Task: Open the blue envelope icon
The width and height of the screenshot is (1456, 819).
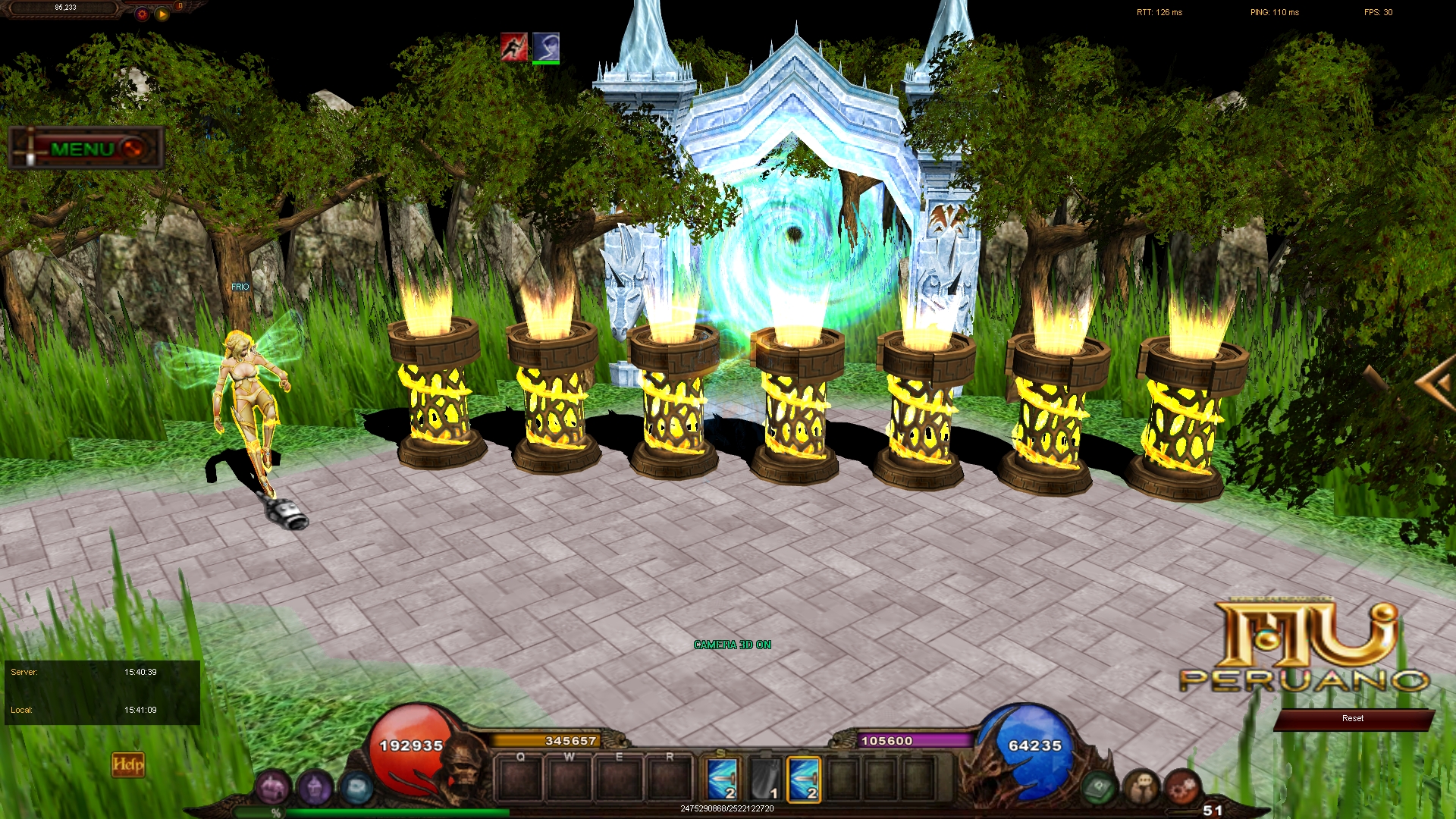Action: (x=356, y=787)
